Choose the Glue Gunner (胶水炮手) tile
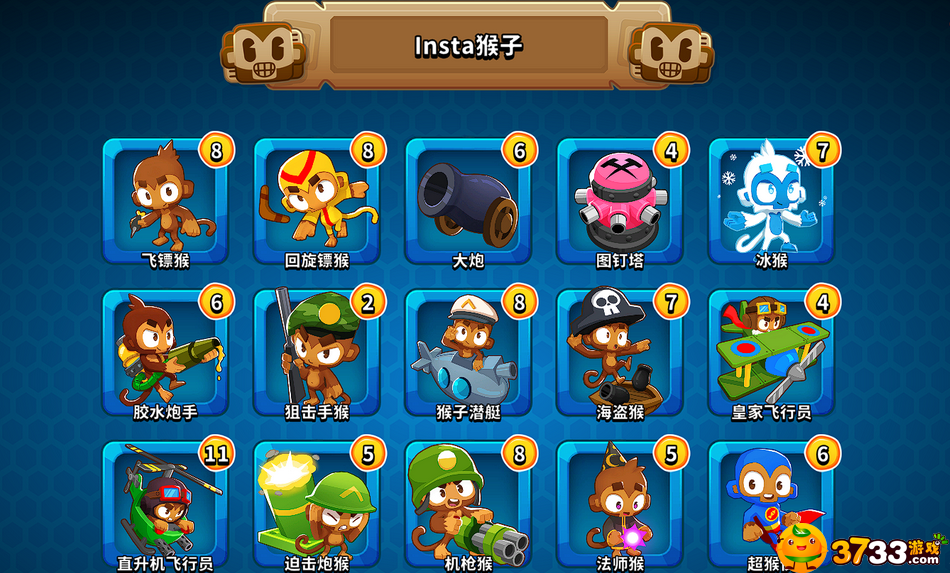The image size is (950, 573). (x=165, y=352)
